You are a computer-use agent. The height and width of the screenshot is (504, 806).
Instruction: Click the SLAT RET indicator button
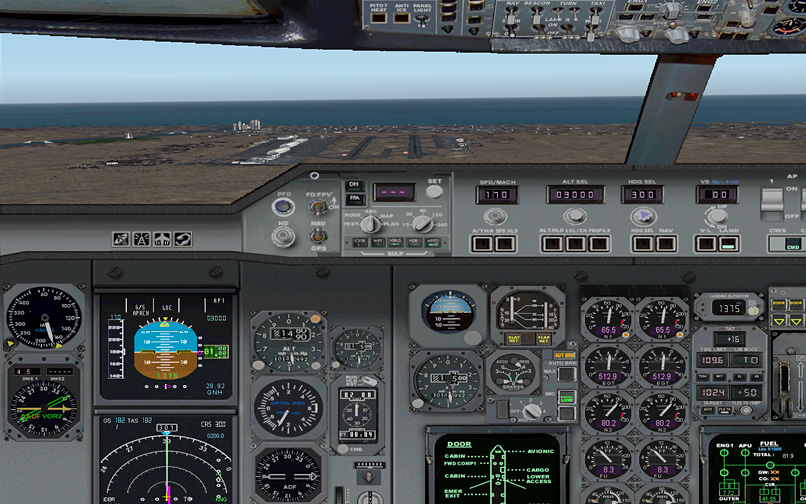coord(515,339)
